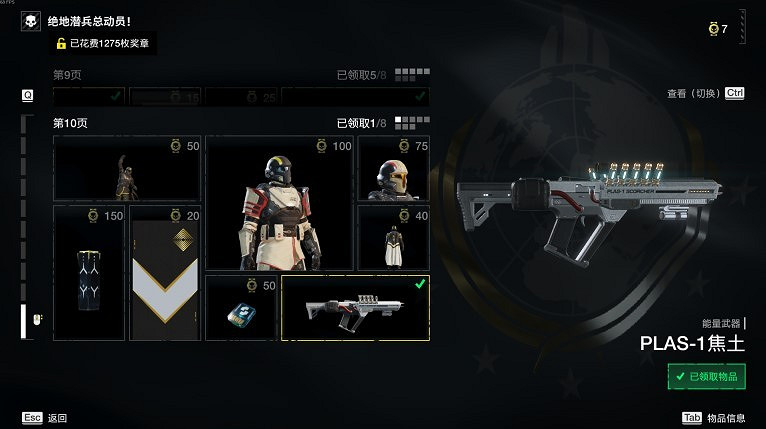Select the 50-medal super credits reward
The width and height of the screenshot is (766, 429).
(241, 308)
